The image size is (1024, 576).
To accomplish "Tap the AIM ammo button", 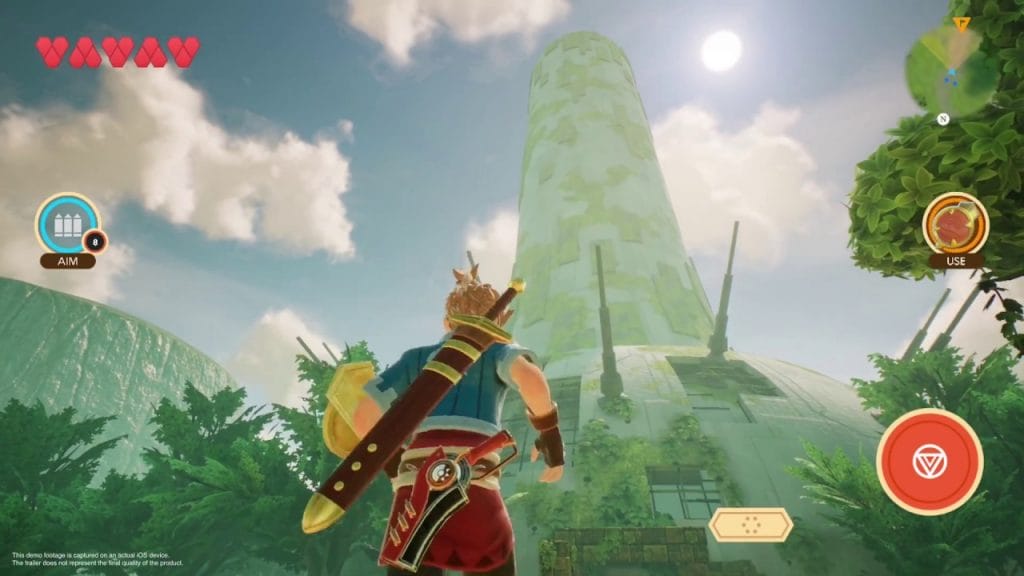I will click(x=68, y=225).
